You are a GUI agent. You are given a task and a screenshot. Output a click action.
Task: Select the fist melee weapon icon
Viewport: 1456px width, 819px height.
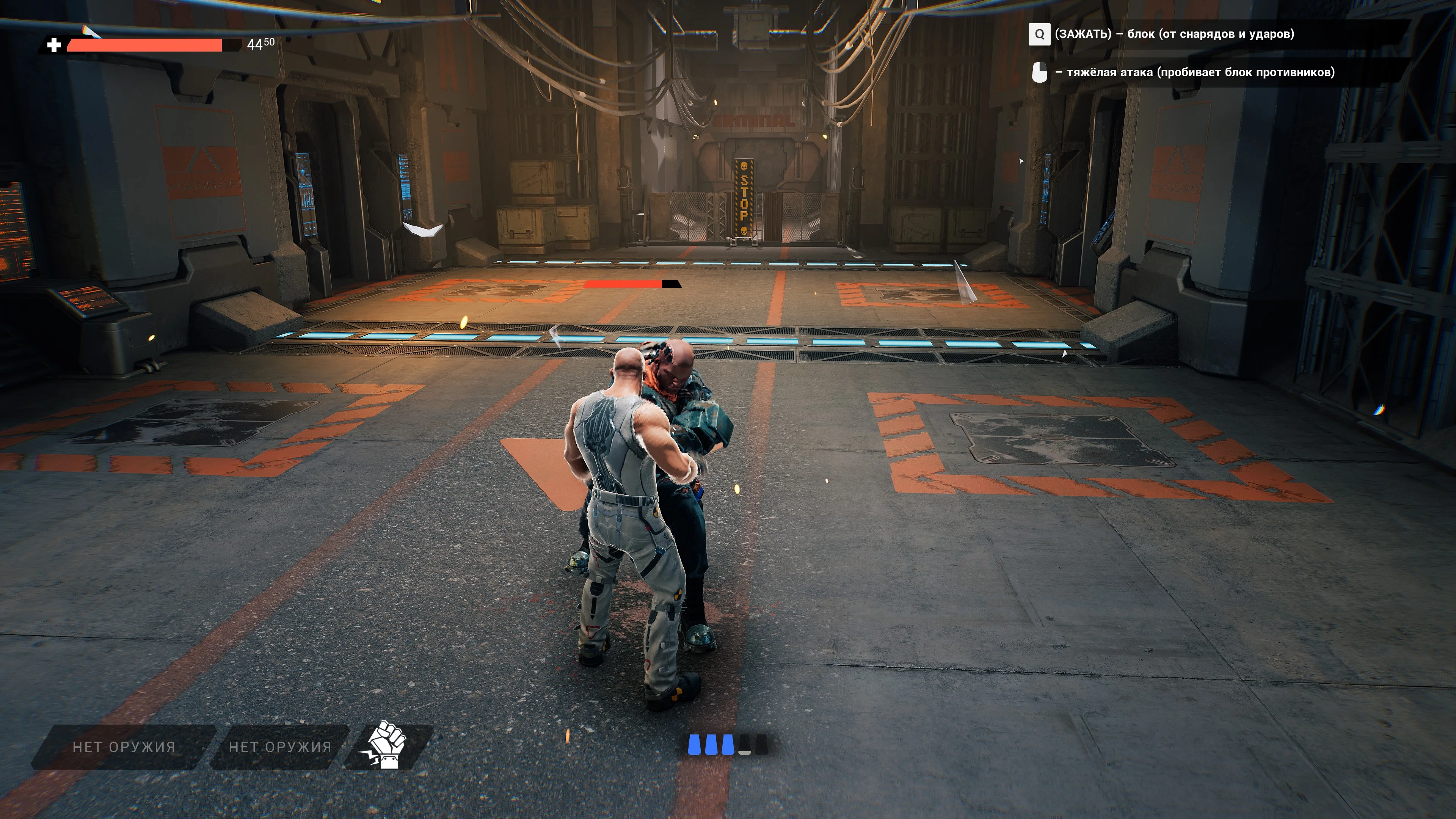[x=387, y=745]
